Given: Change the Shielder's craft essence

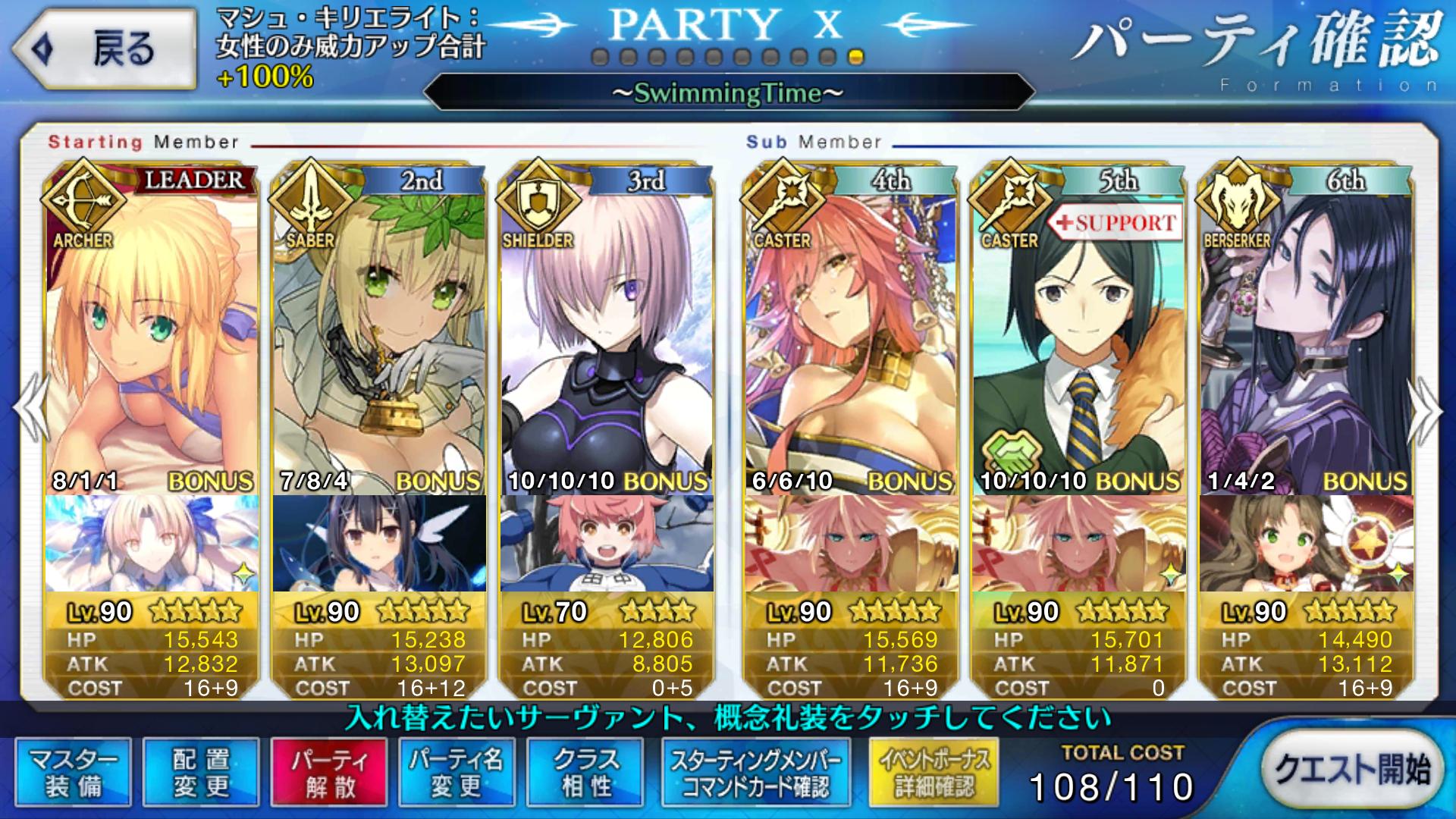Looking at the screenshot, I should click(607, 543).
